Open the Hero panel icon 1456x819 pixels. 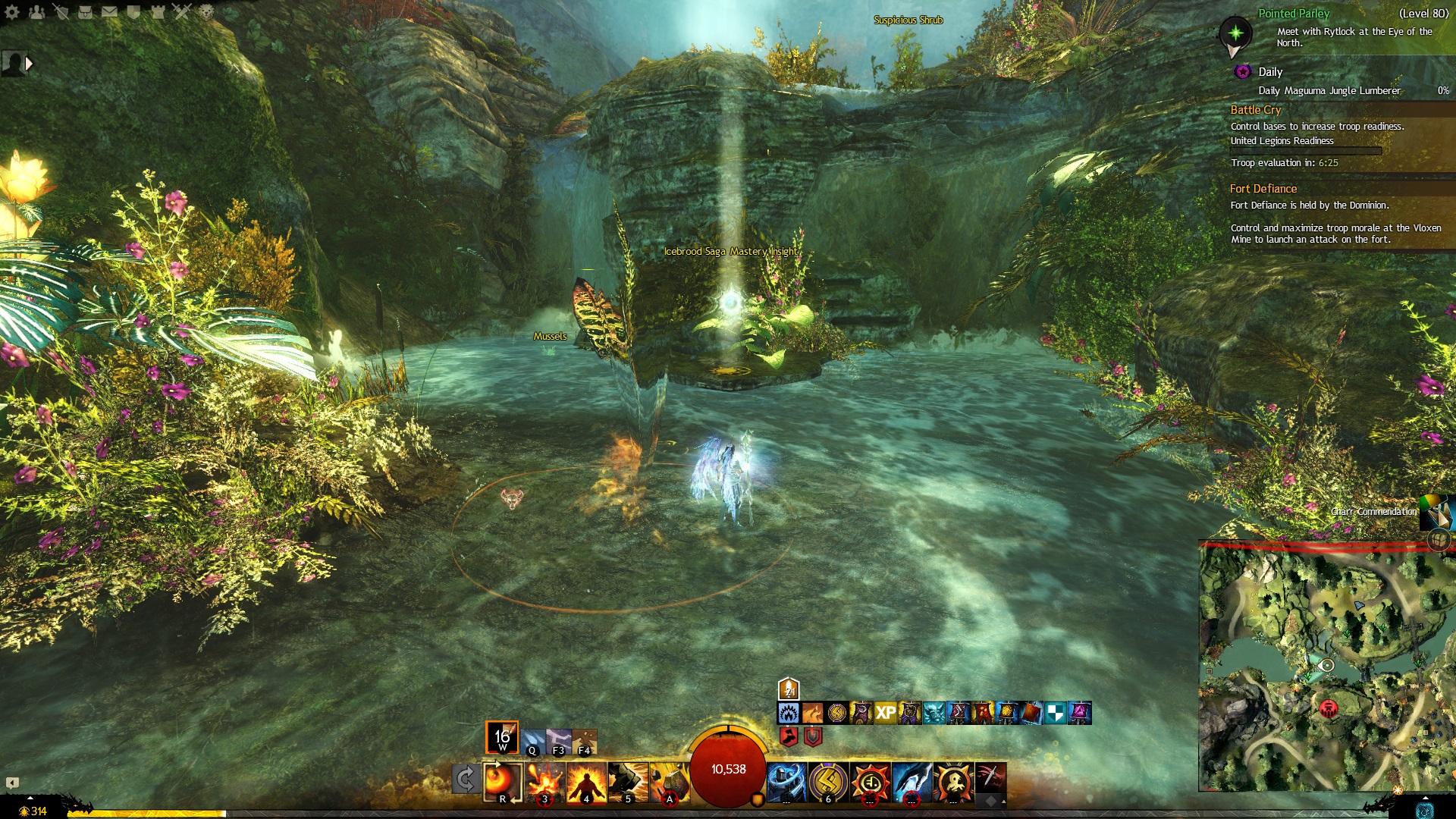tap(61, 11)
